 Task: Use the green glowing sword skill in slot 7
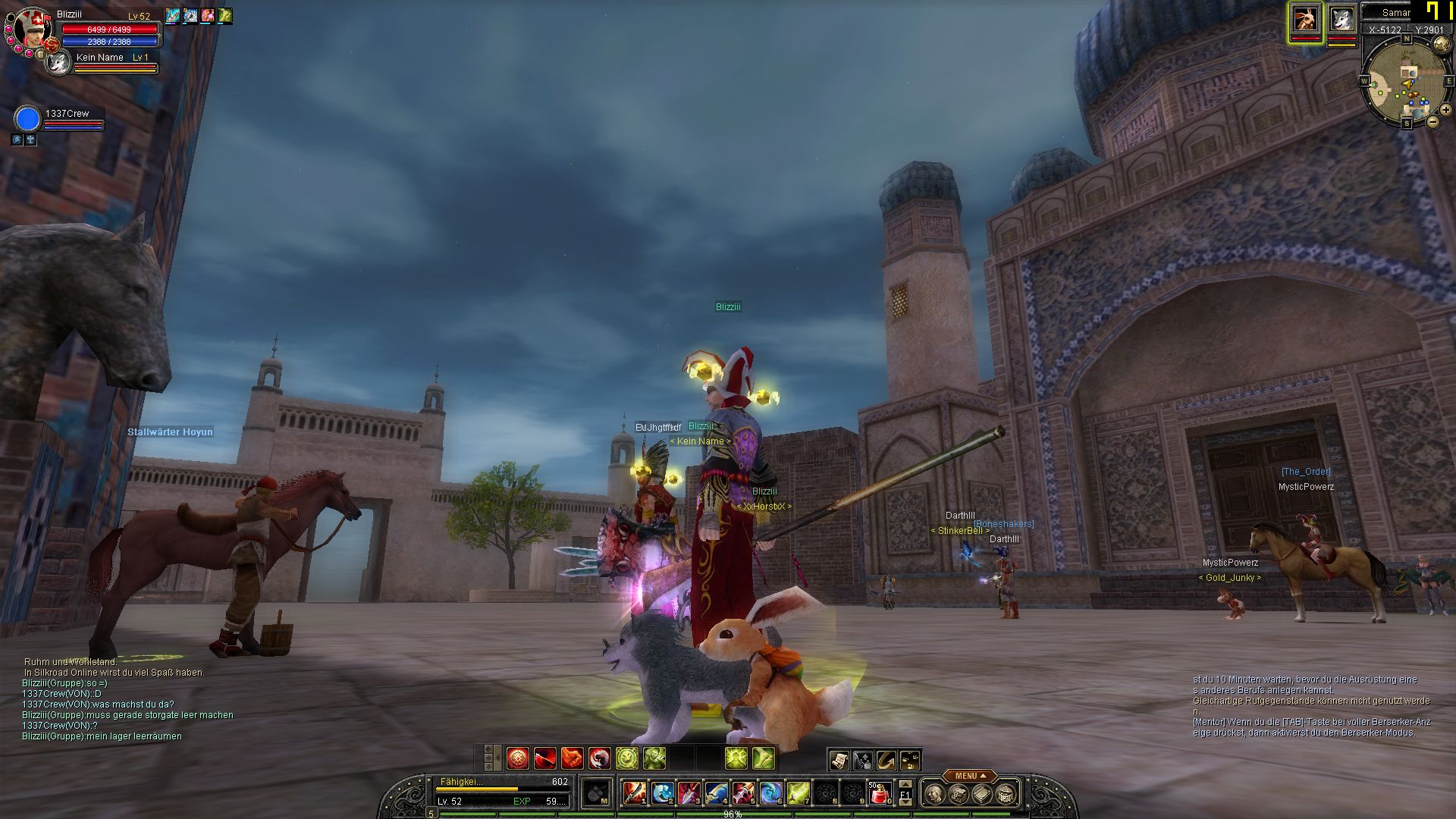click(x=798, y=793)
